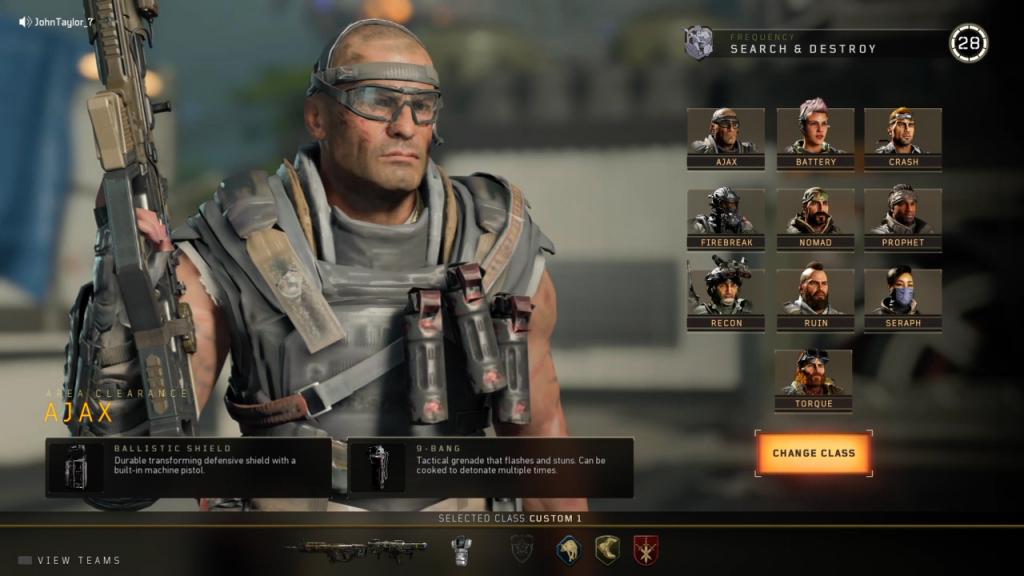Open the Ballistic Shield weapon panel
Screen dimensions: 1024x576
(x=189, y=467)
